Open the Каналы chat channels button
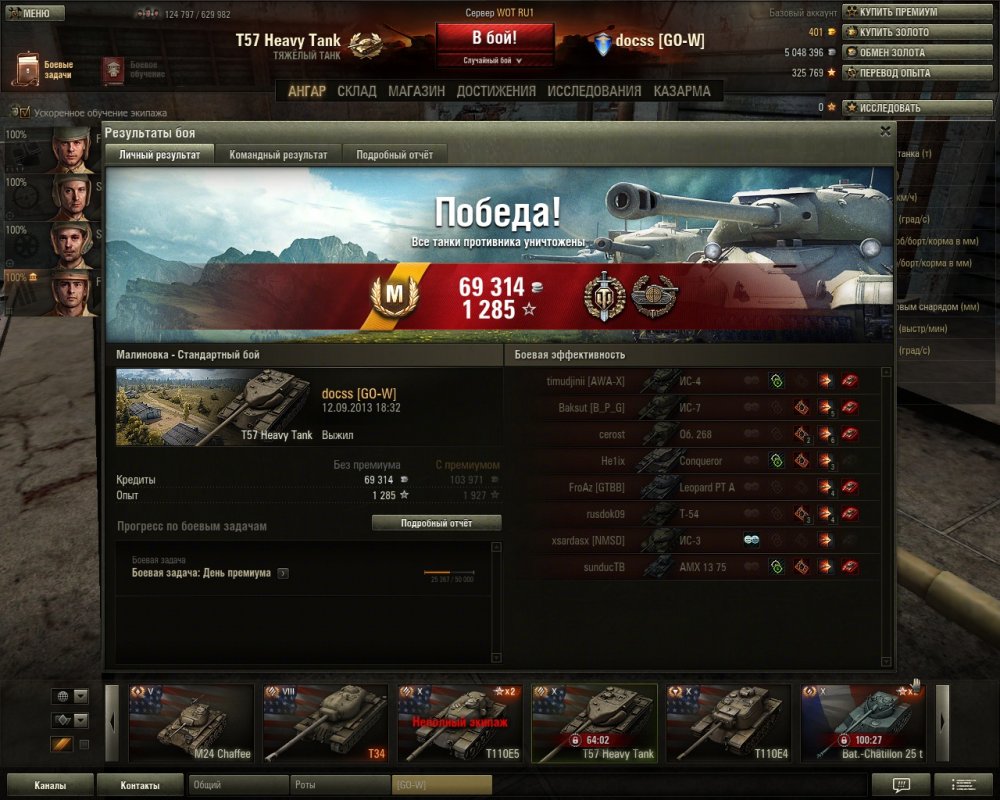The image size is (1000, 800). [x=50, y=785]
